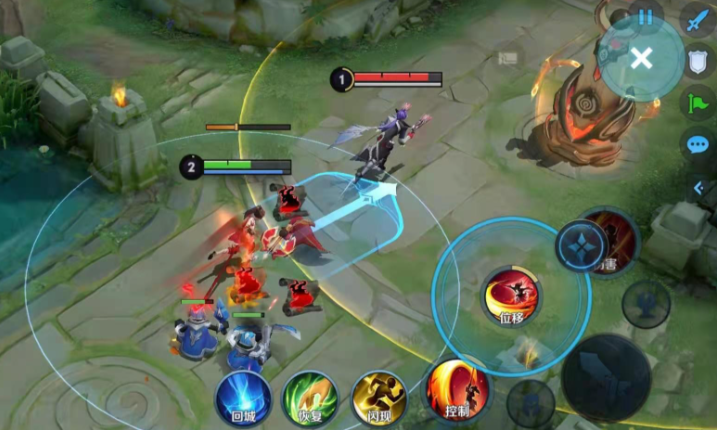717x430 pixels.
Task: Tap the tower target attack button
Action: click(x=645, y=302)
